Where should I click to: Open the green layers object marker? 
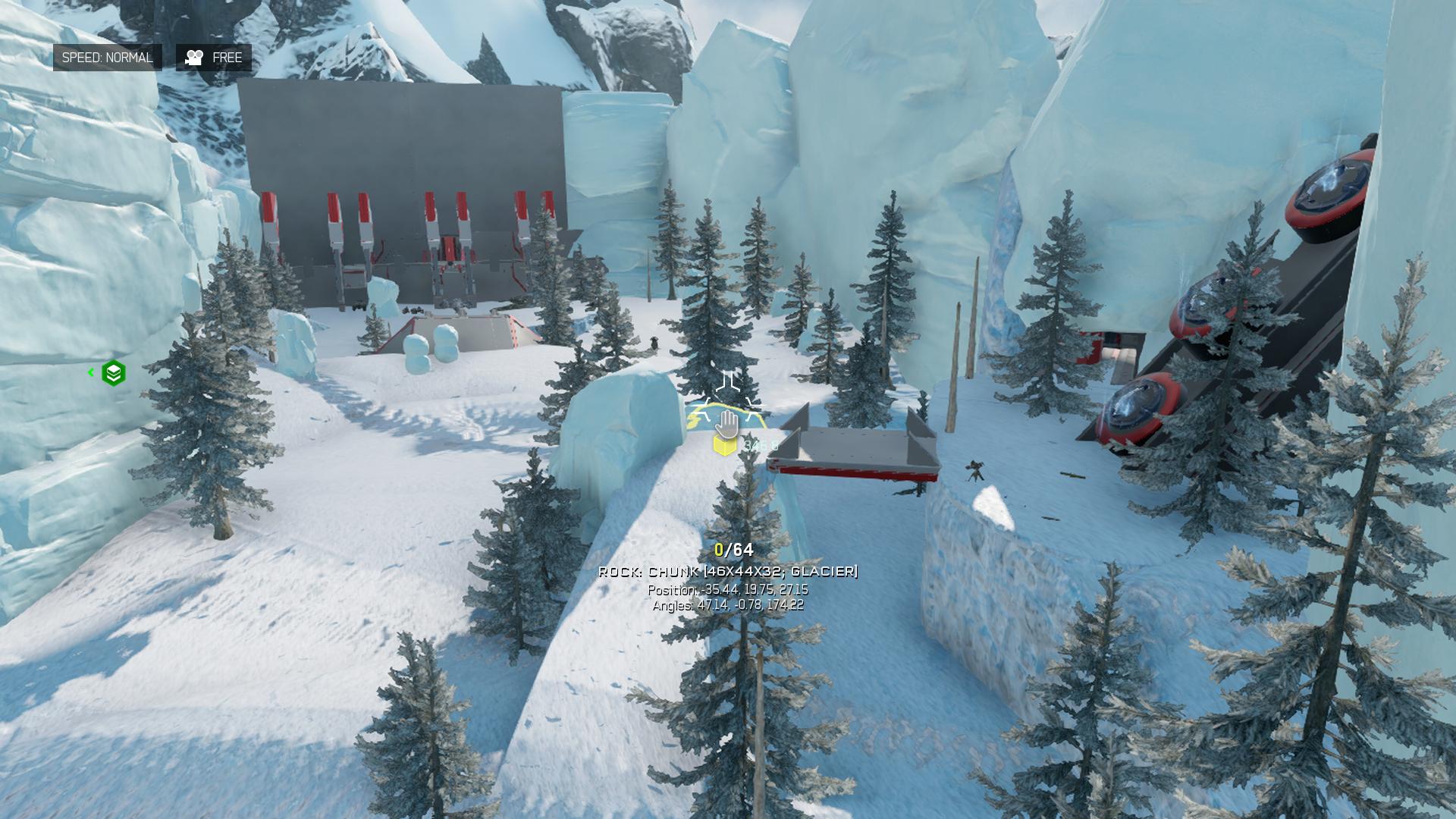coord(114,373)
